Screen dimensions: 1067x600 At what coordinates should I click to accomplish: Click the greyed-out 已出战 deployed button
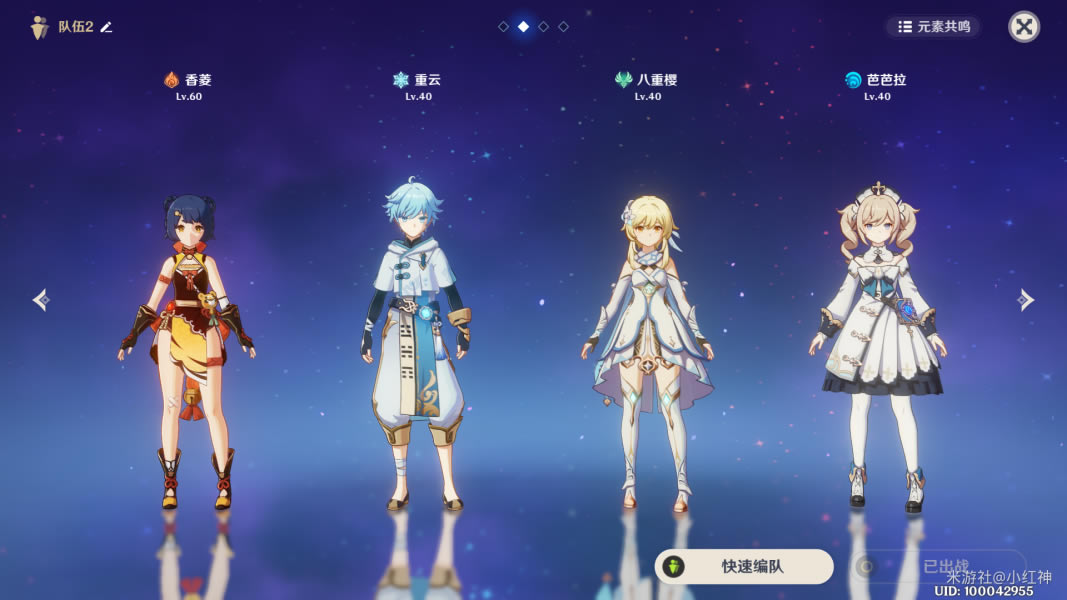pos(938,566)
